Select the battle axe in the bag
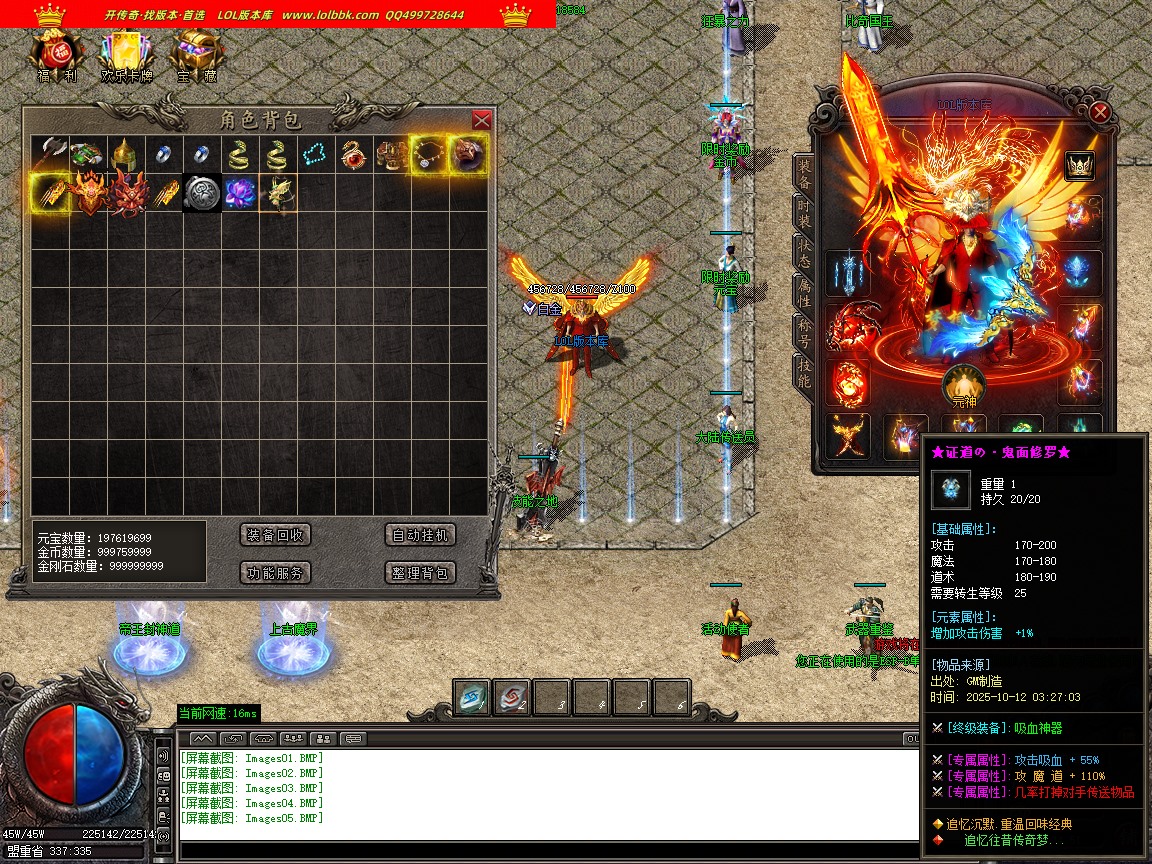This screenshot has width=1152, height=864. (x=49, y=154)
